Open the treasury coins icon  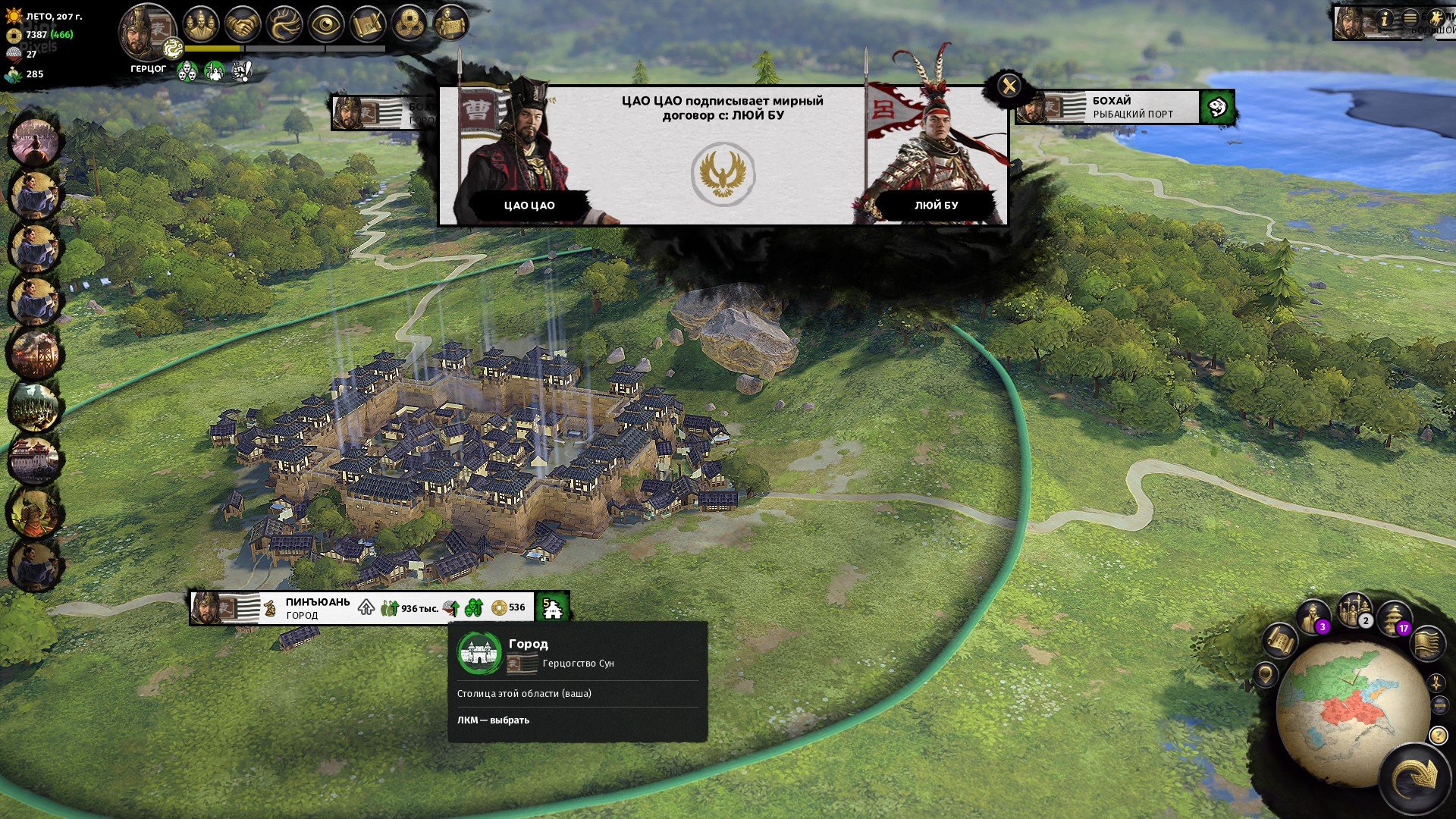[x=410, y=24]
